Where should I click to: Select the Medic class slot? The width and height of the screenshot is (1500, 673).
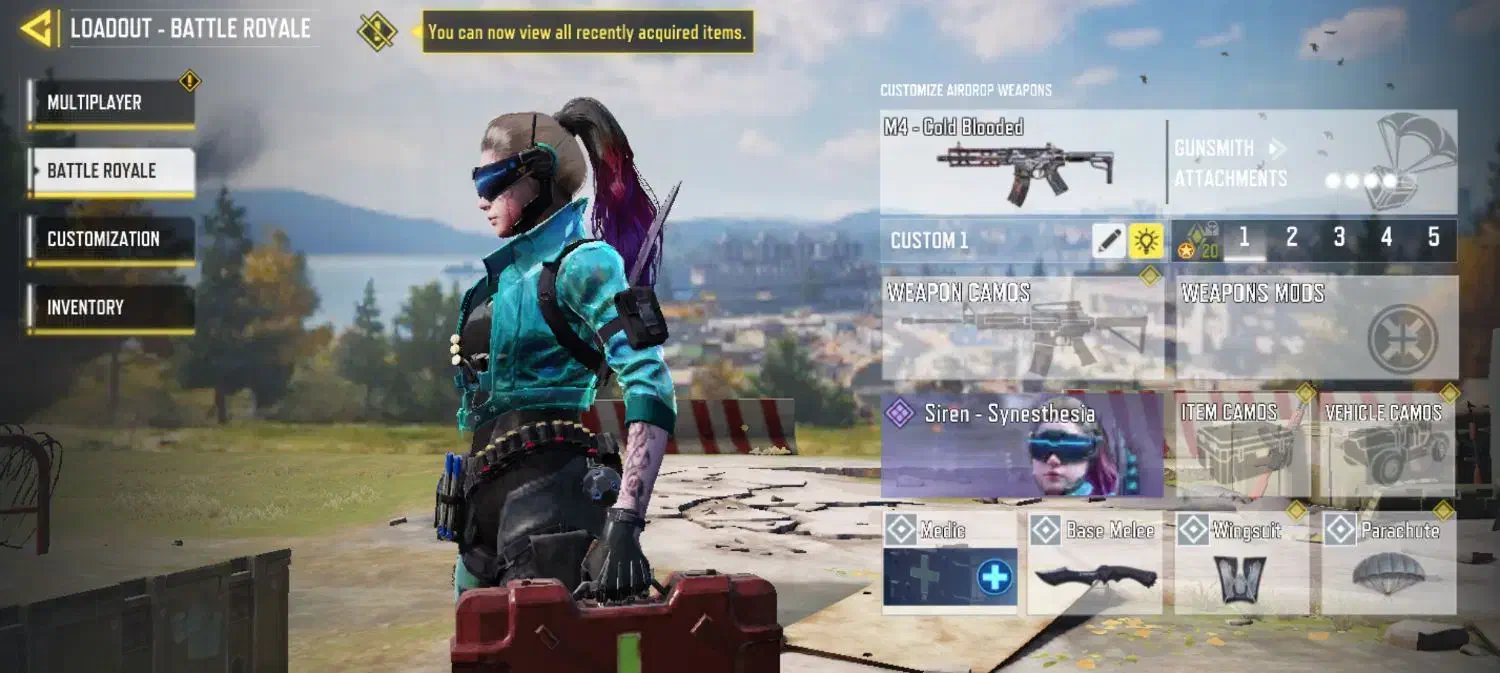click(950, 563)
